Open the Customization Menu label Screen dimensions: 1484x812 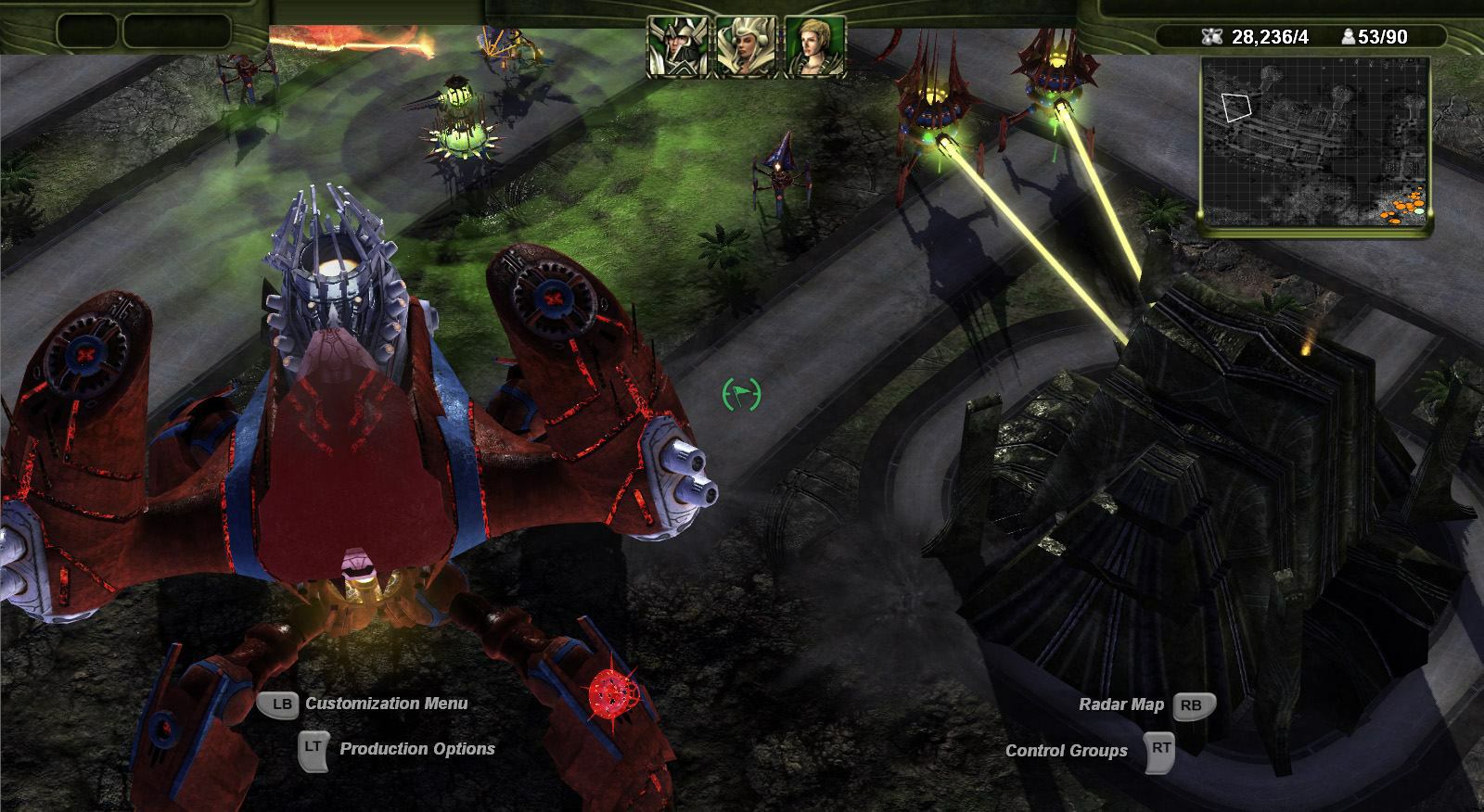click(386, 704)
